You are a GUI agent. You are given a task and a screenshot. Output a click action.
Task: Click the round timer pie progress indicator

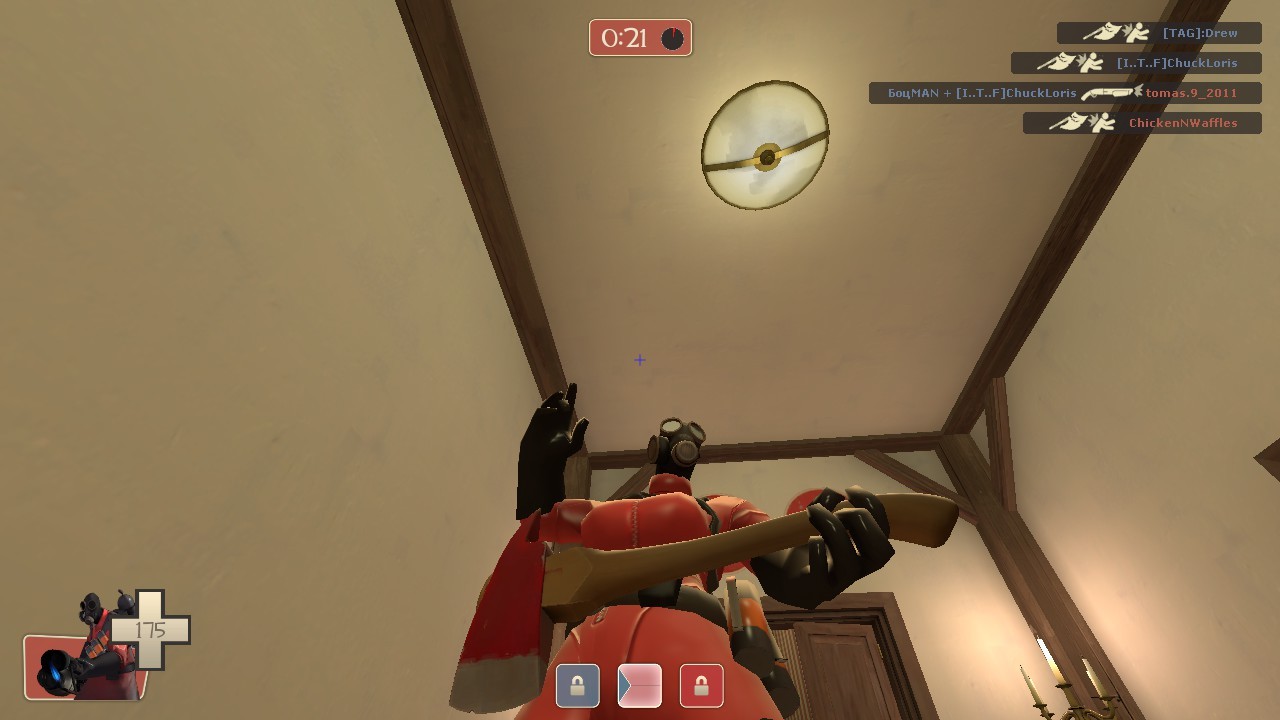coord(672,38)
